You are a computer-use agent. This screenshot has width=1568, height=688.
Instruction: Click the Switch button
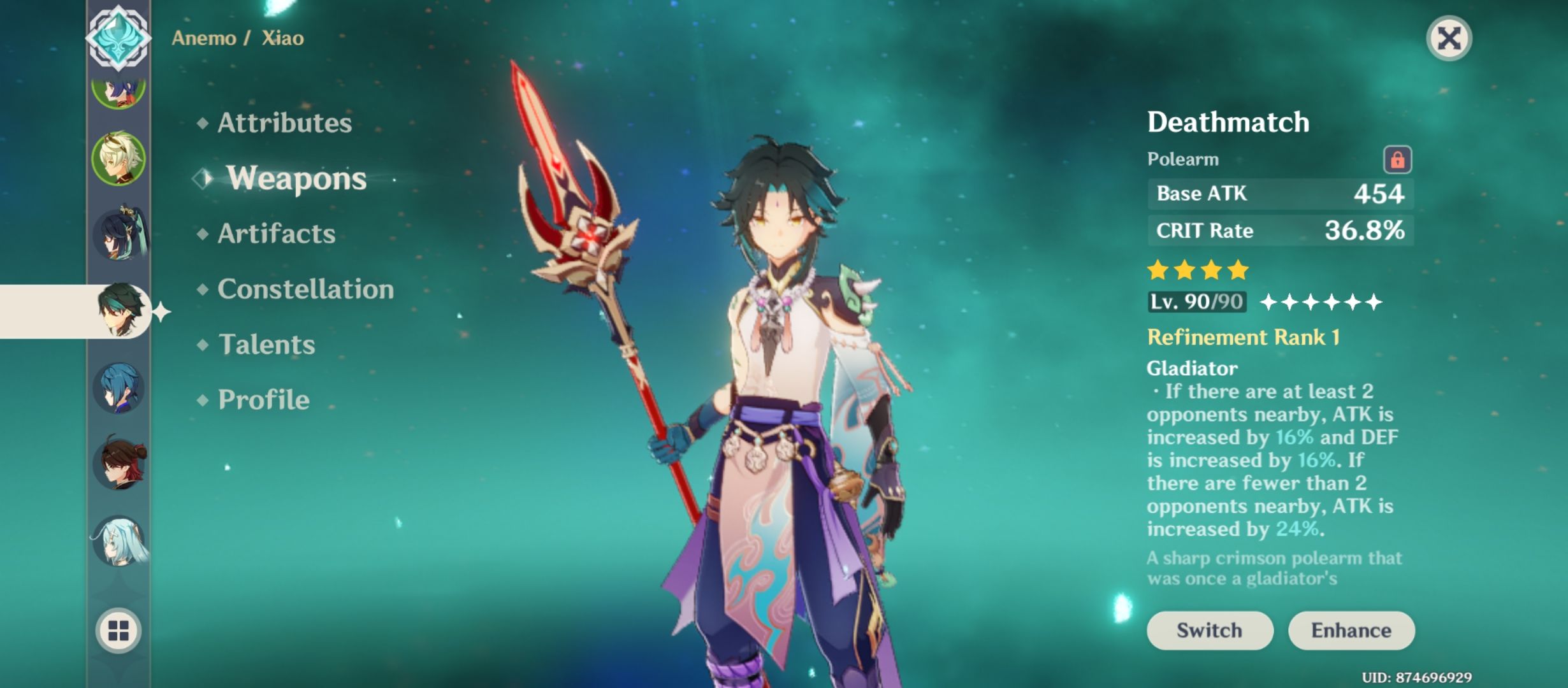click(1209, 630)
